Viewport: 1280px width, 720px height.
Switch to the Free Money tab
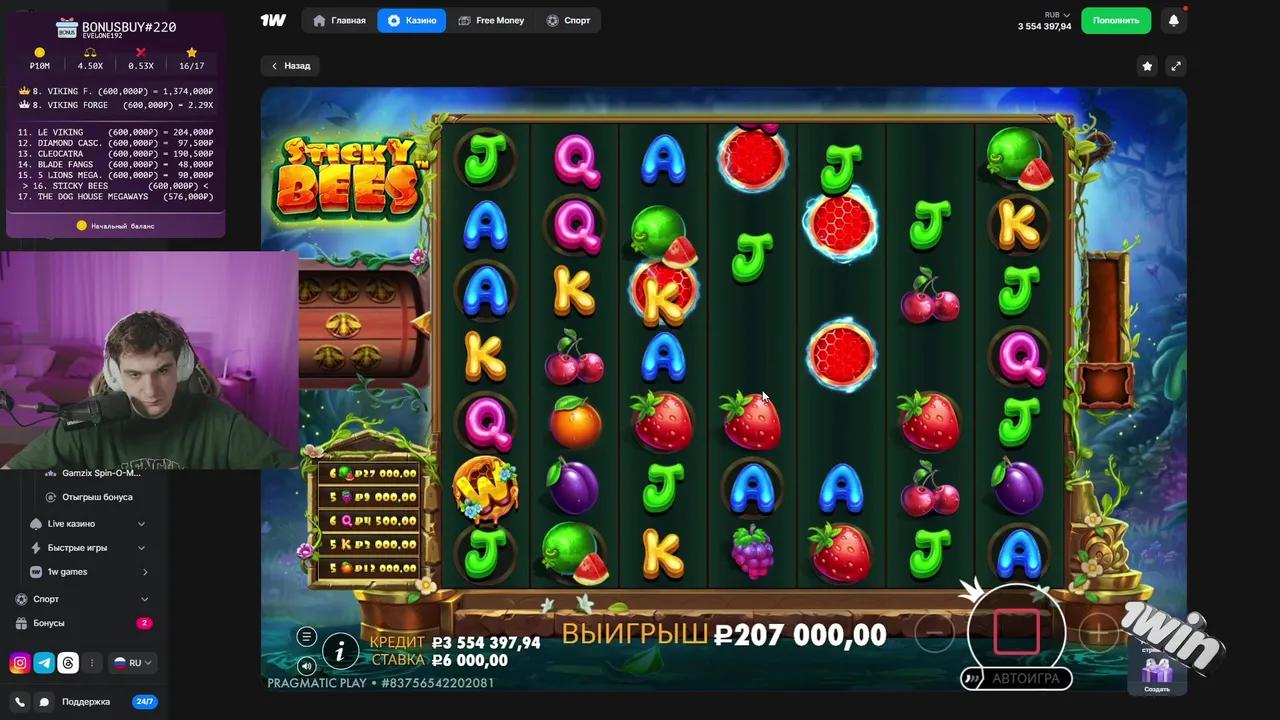tap(491, 20)
